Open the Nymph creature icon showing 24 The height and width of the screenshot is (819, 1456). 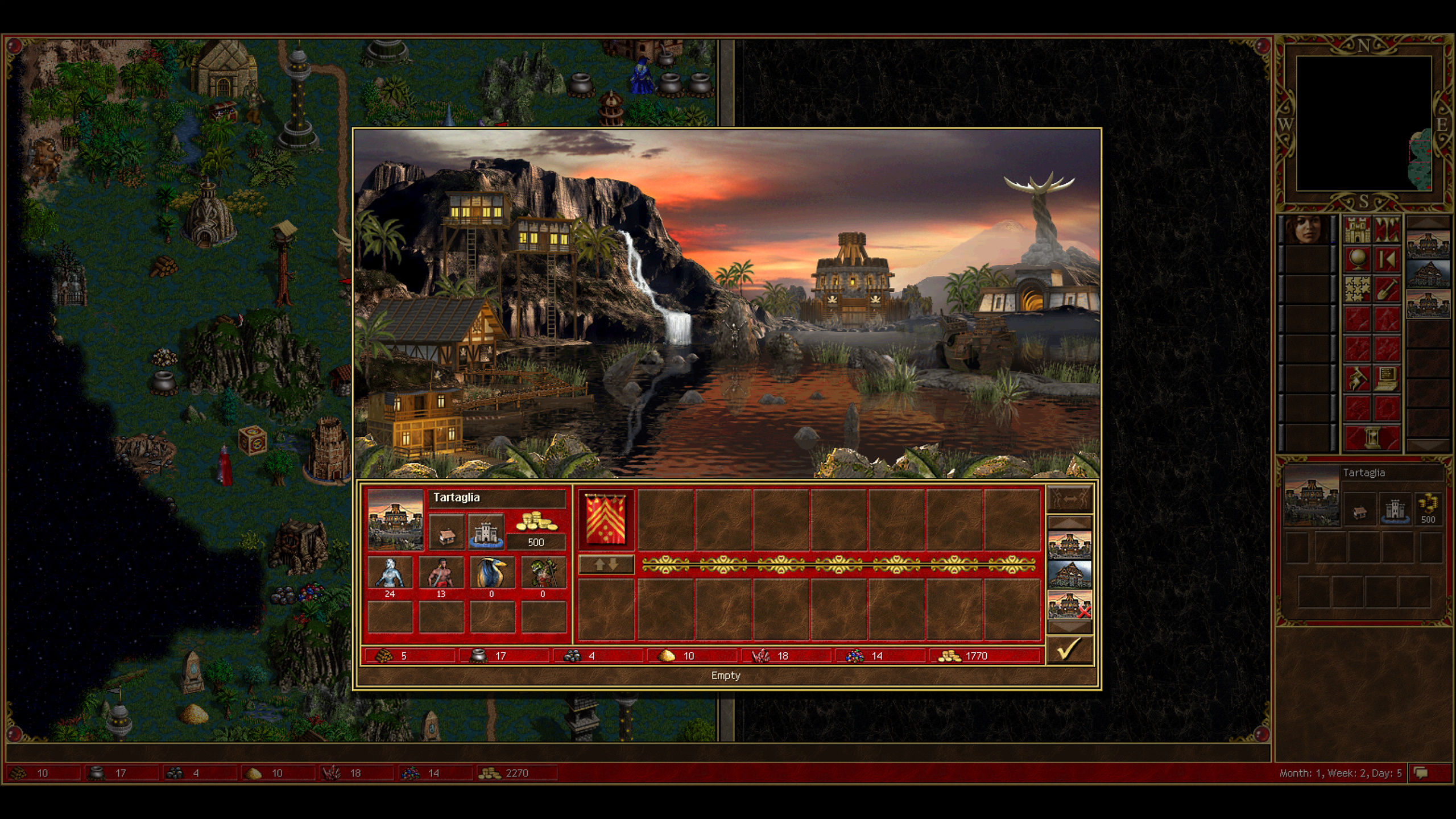tap(390, 572)
